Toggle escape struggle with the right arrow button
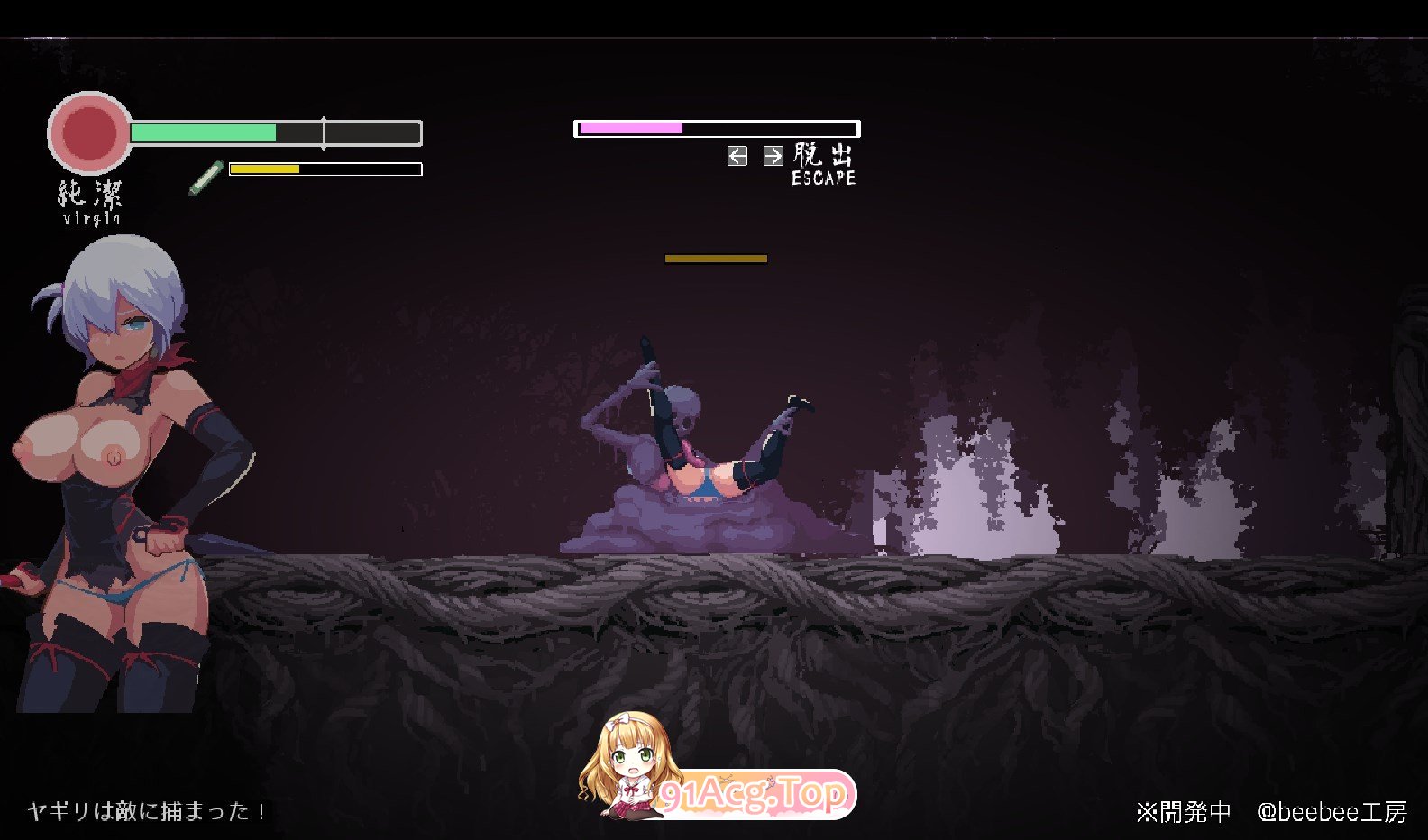 pos(772,155)
